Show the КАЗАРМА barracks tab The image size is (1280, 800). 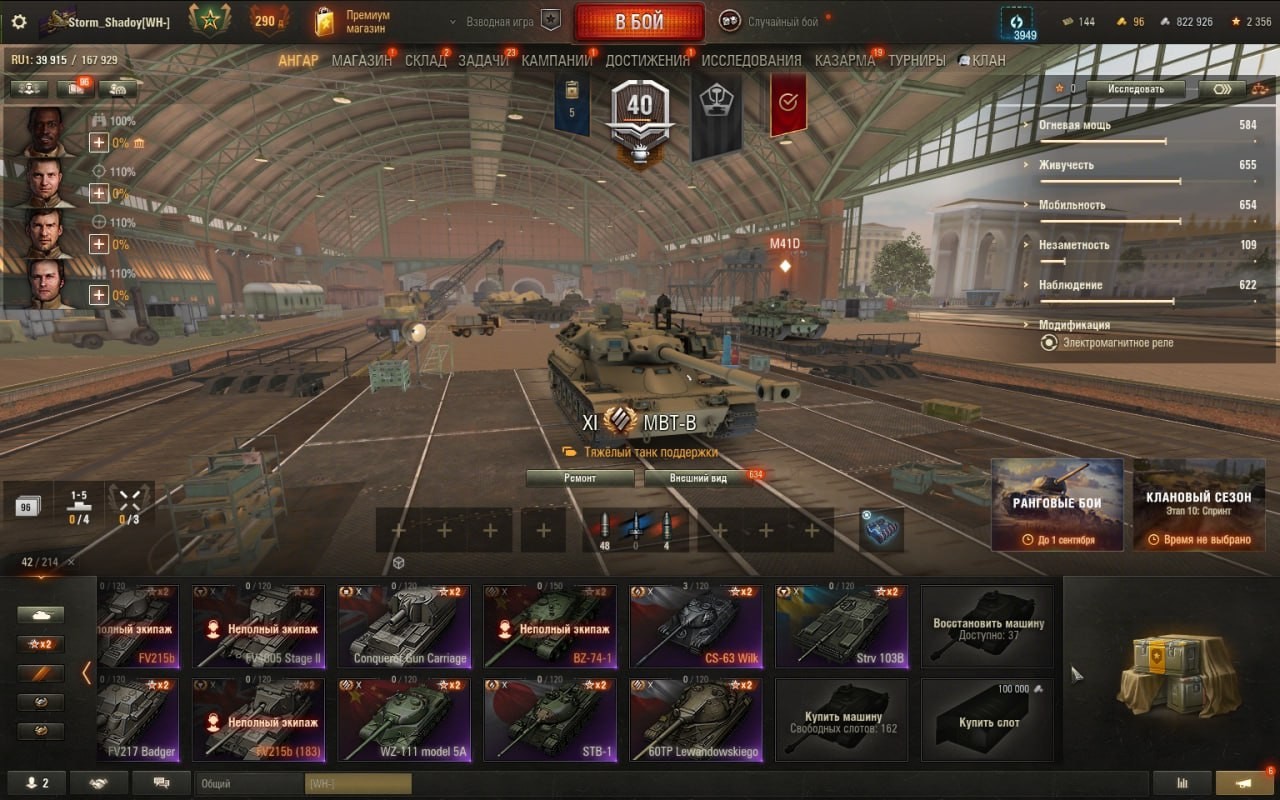pos(844,60)
